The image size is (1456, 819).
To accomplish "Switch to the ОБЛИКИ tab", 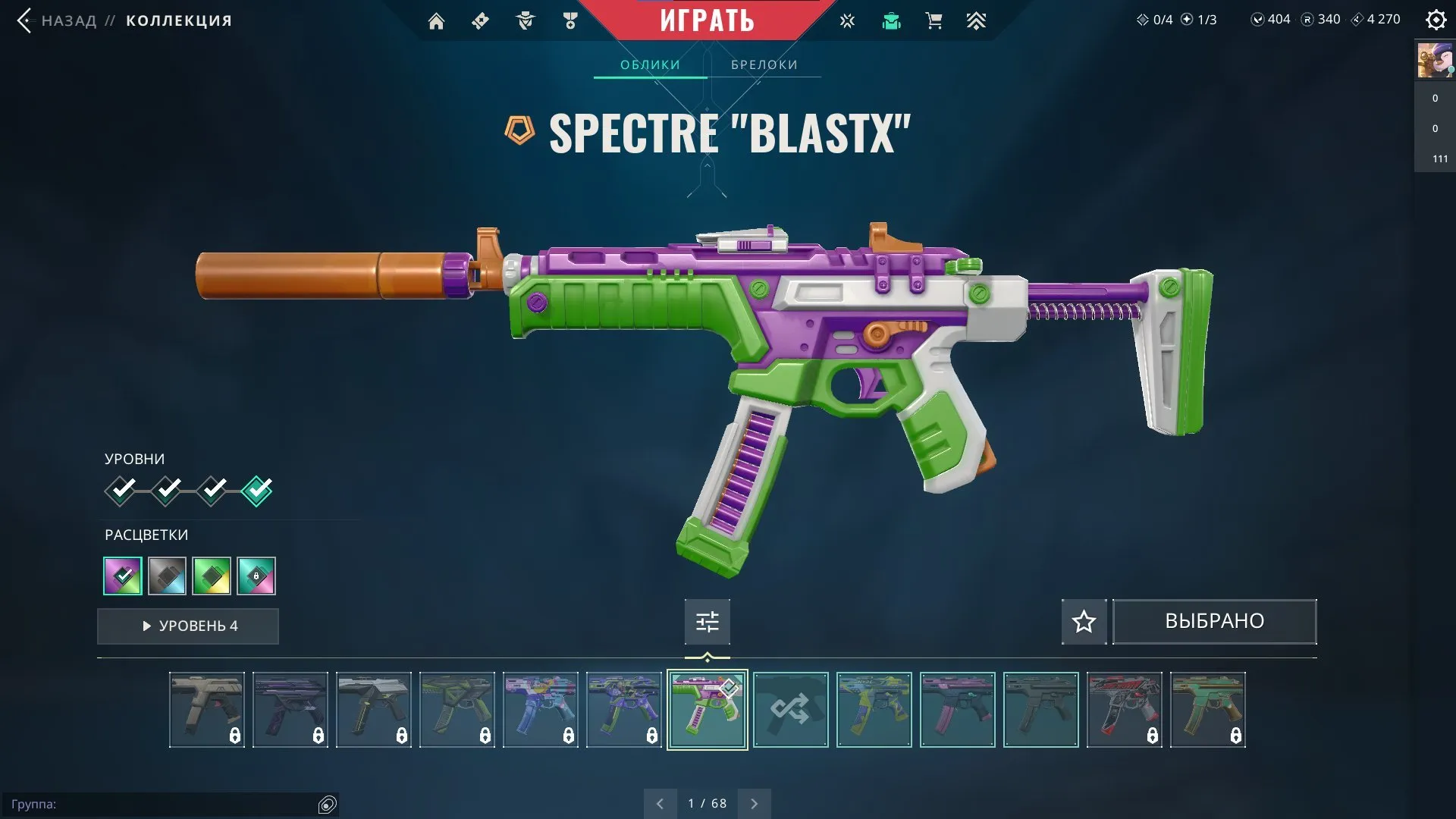I will (x=650, y=64).
